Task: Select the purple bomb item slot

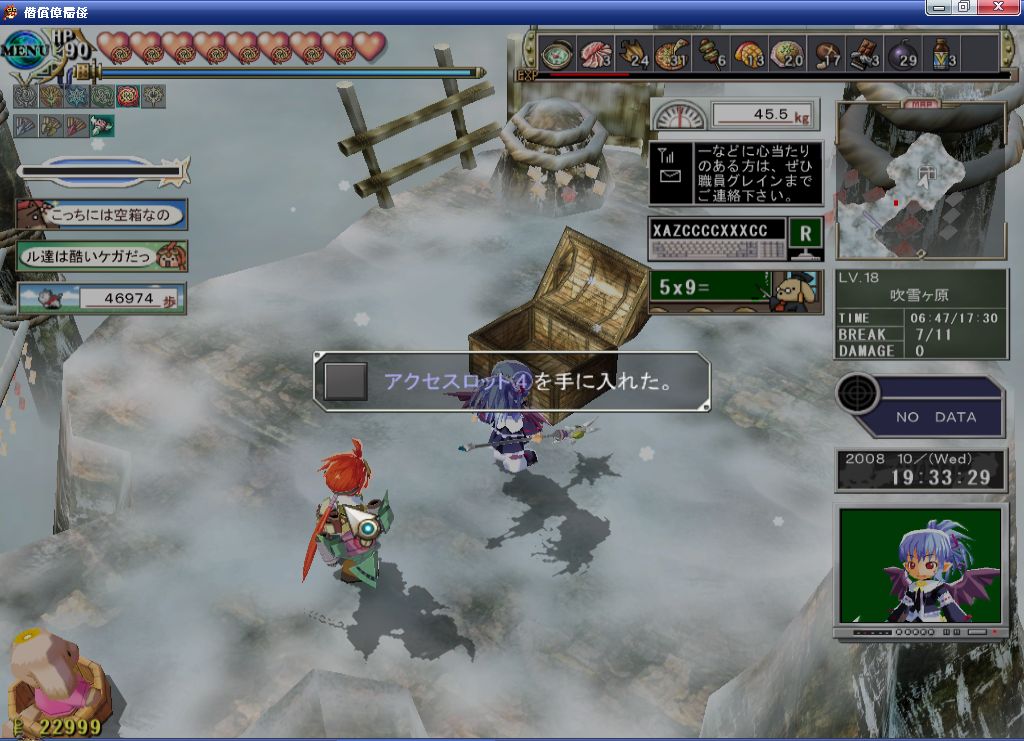Action: [x=903, y=54]
